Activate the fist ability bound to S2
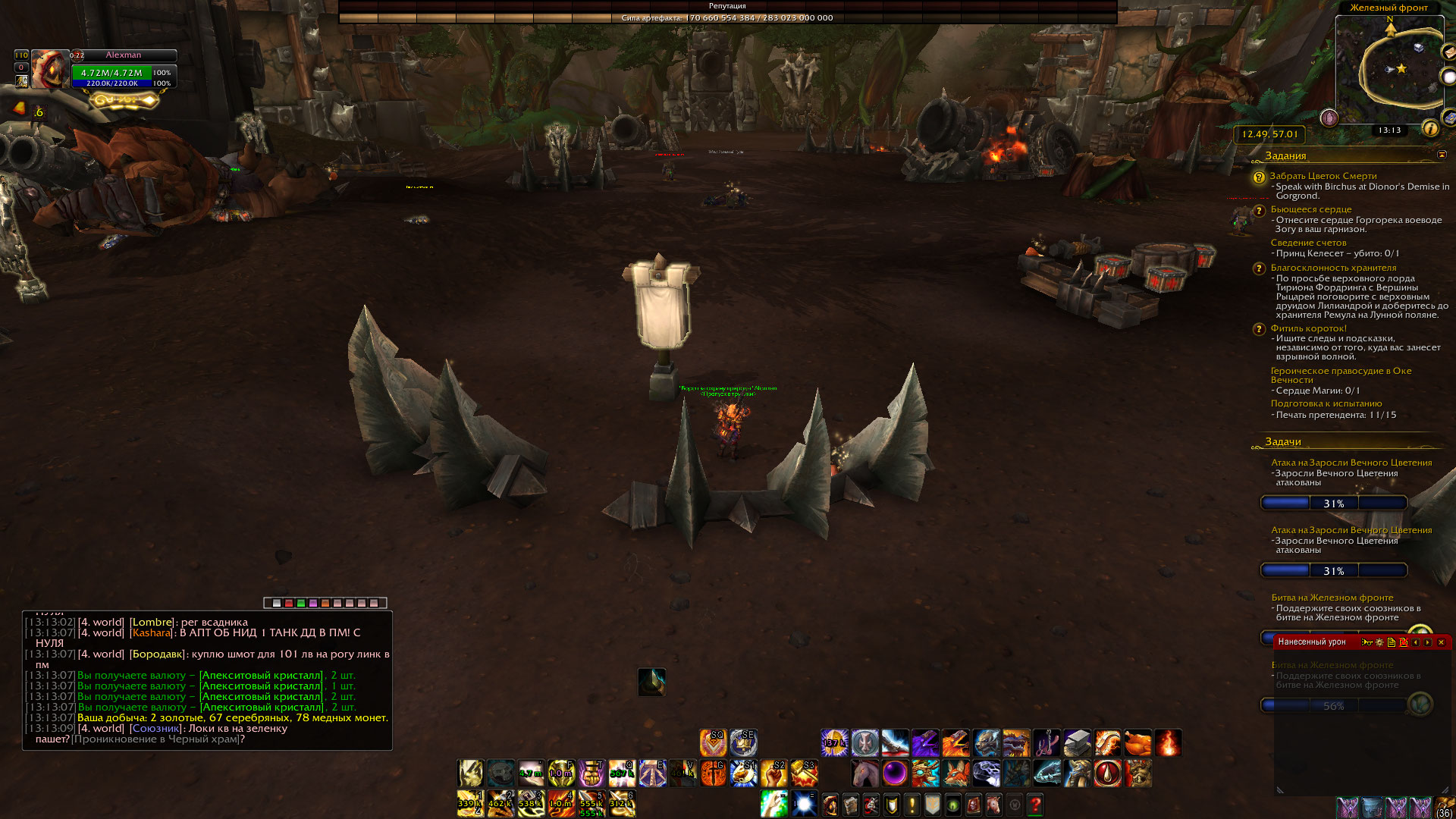This screenshot has width=1456, height=819. [773, 773]
